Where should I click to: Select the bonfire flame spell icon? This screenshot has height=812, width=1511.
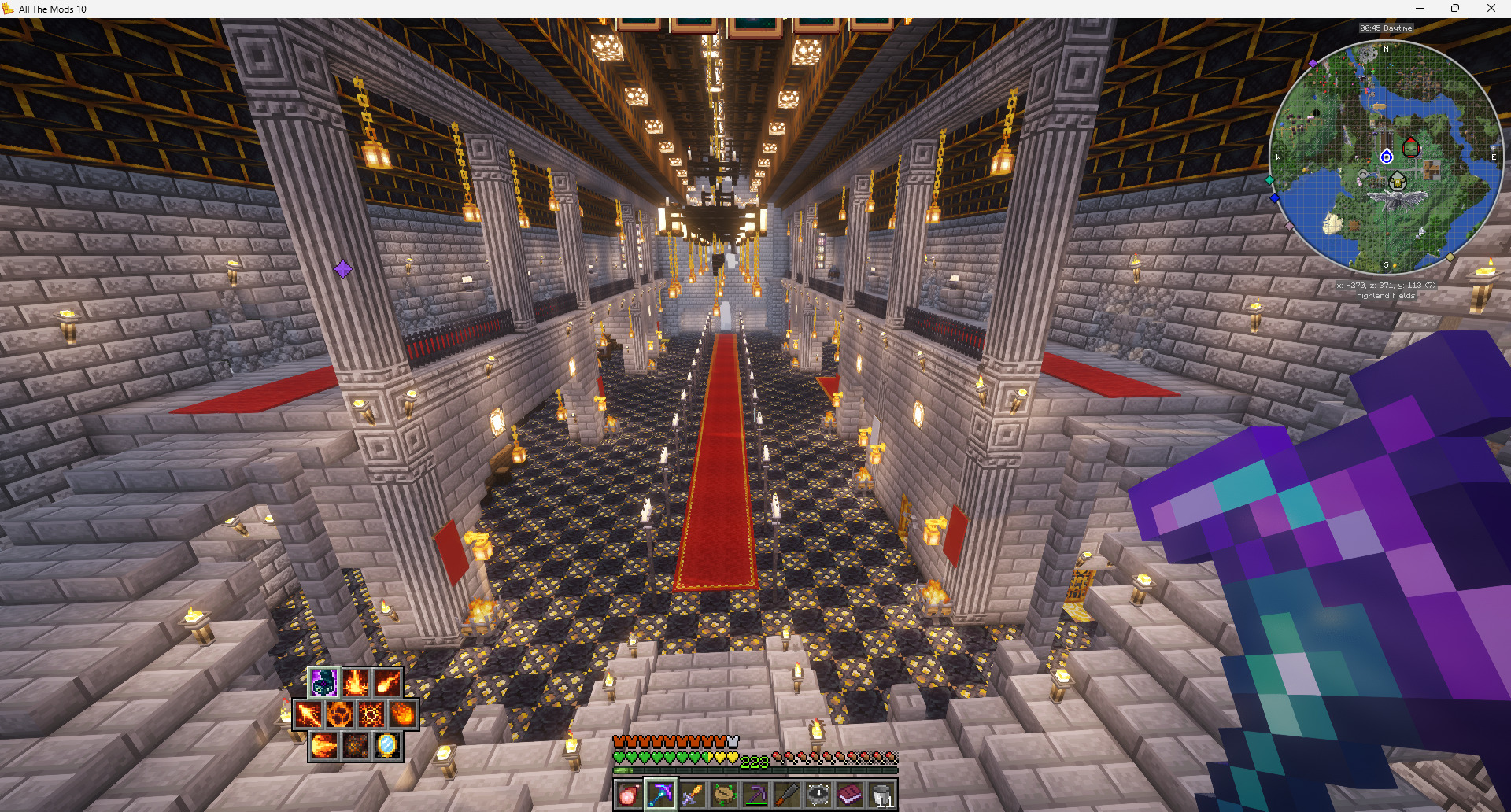tap(355, 683)
